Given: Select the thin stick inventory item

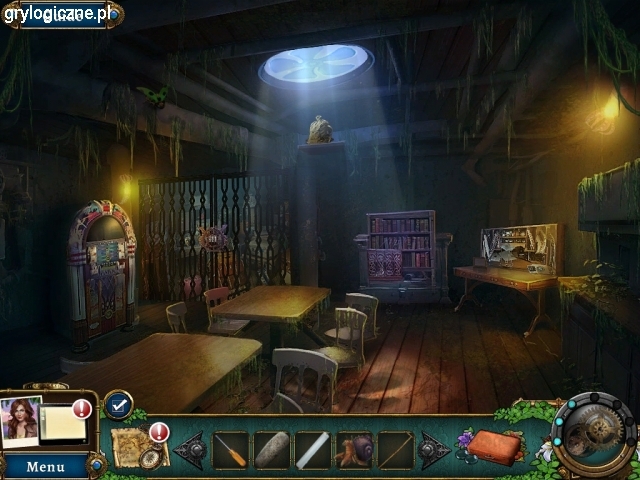Looking at the screenshot, I should click(394, 450).
